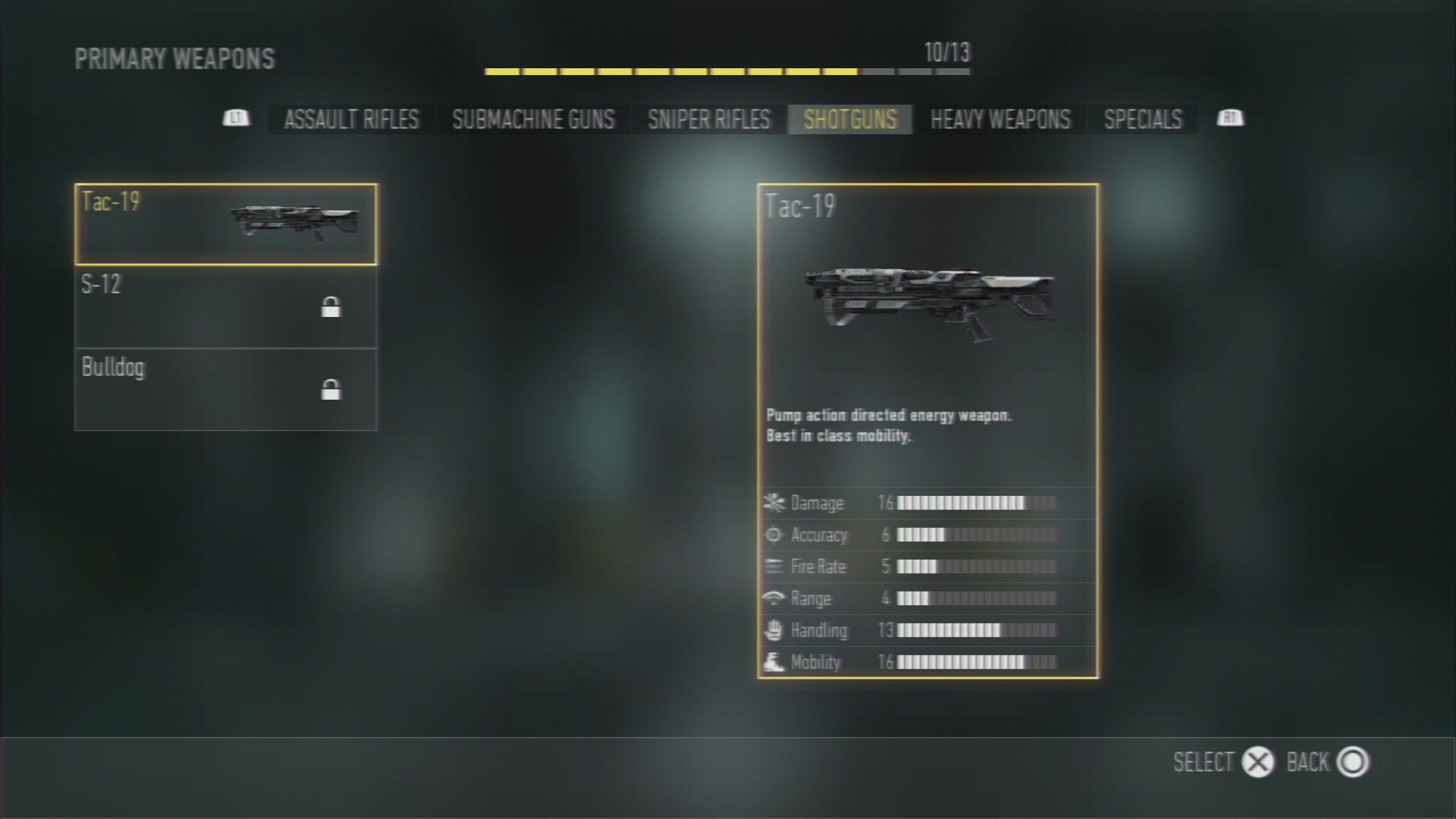Show the Sniper Rifles tab
1456x819 pixels.
click(708, 119)
